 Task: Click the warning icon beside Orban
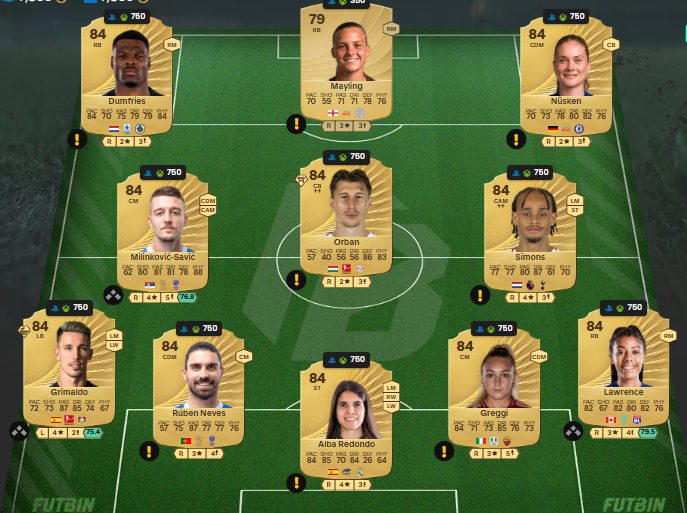pyautogui.click(x=296, y=281)
